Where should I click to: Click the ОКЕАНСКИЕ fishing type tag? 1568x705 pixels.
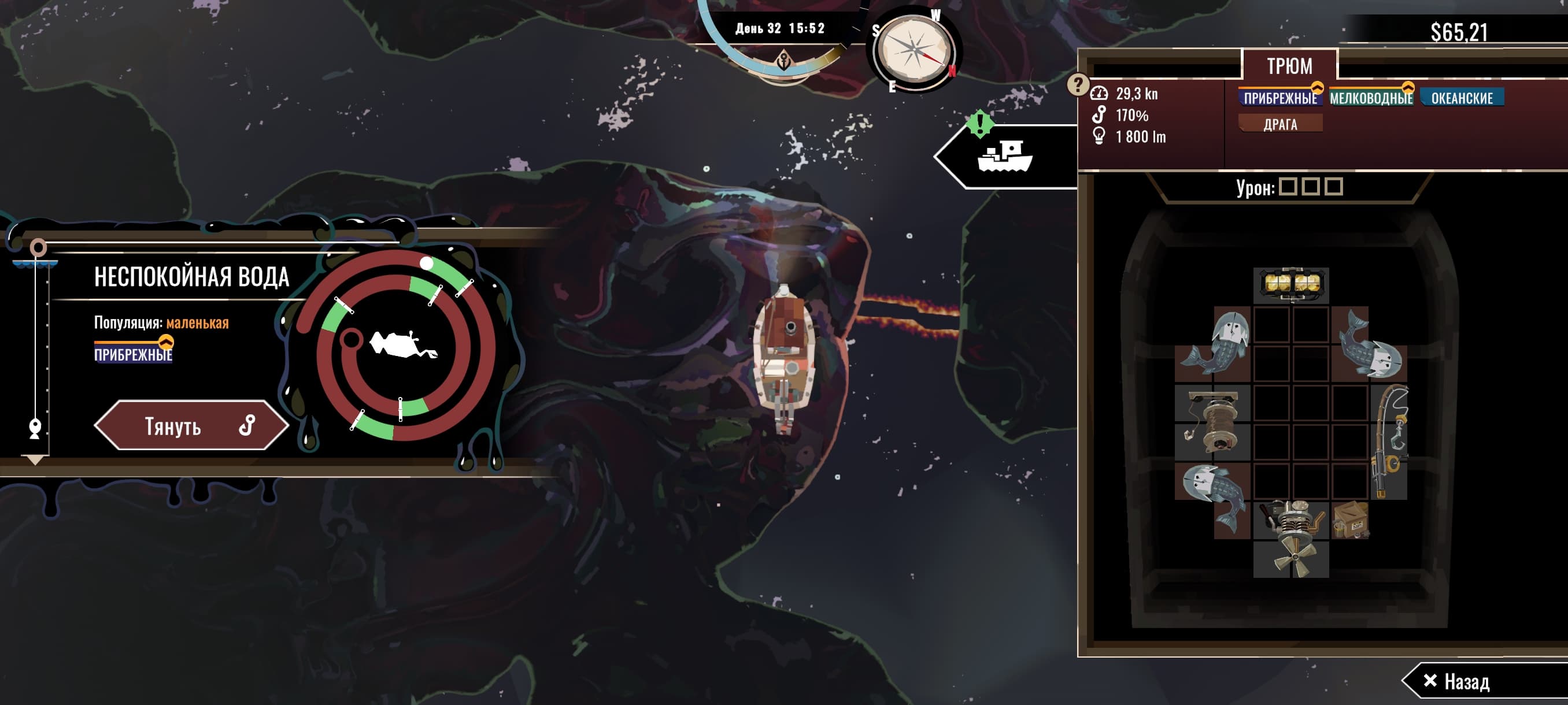[1462, 98]
